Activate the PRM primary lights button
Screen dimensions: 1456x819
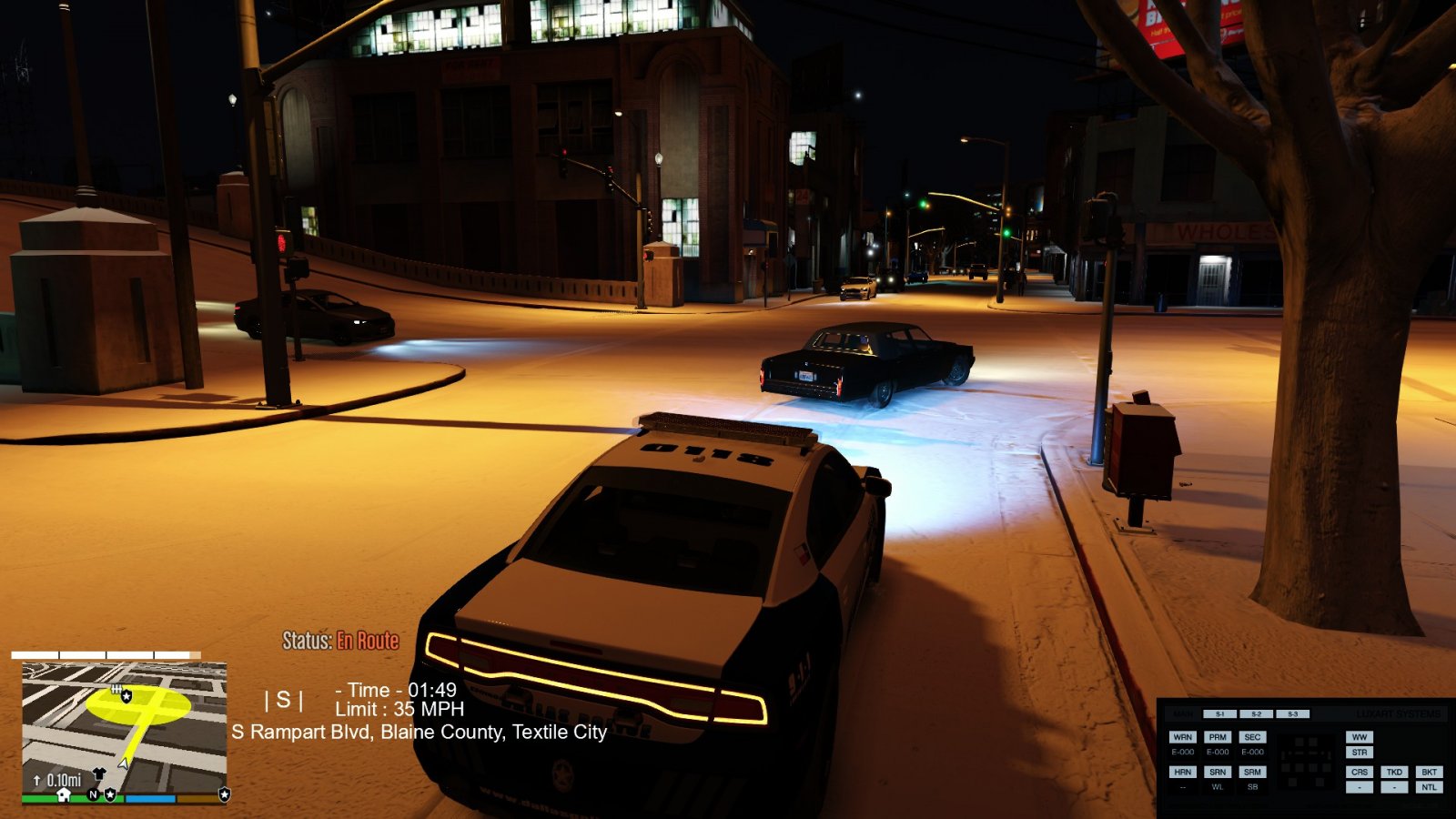click(1218, 737)
